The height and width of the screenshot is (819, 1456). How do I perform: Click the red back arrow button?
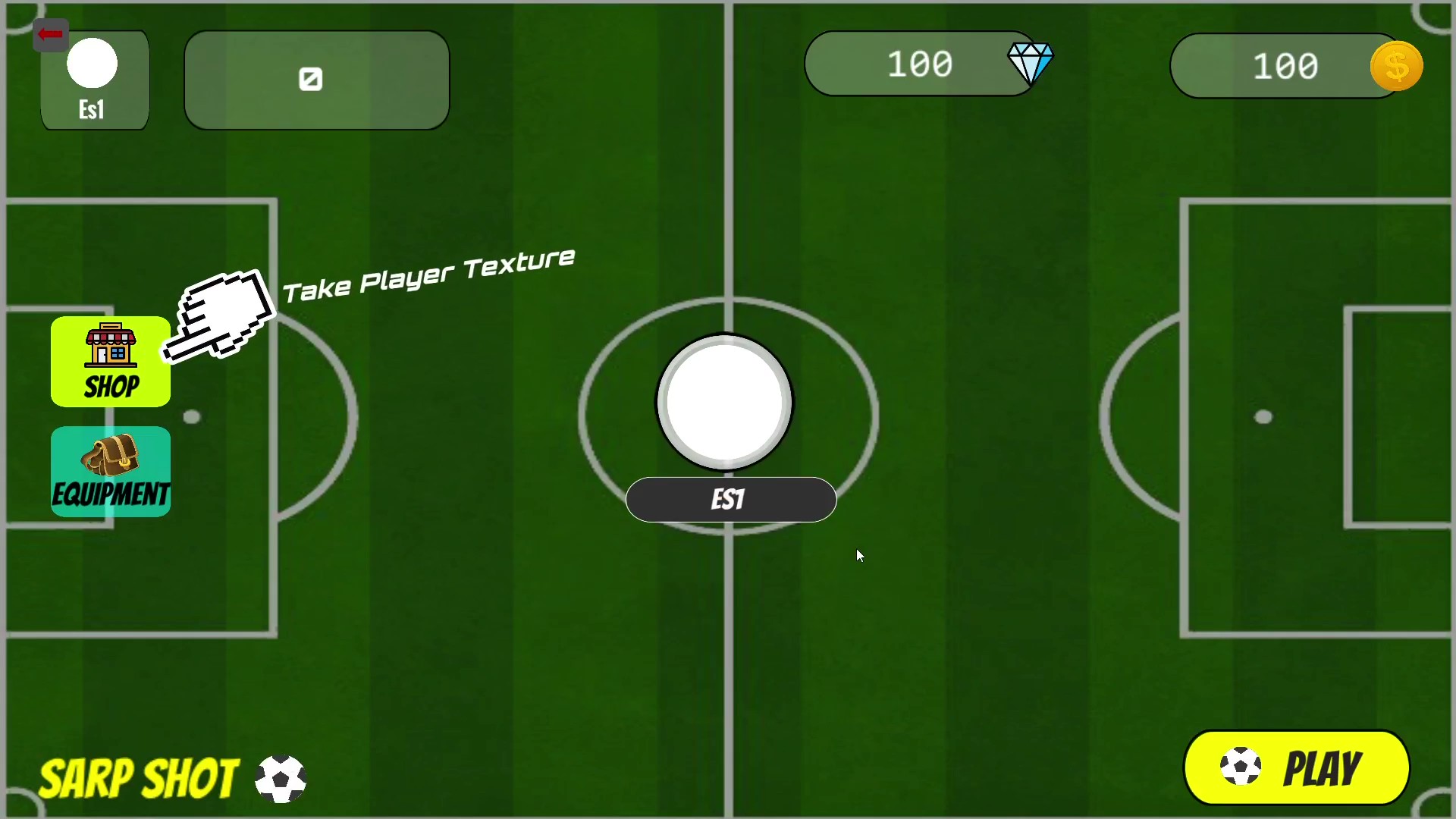(x=51, y=34)
